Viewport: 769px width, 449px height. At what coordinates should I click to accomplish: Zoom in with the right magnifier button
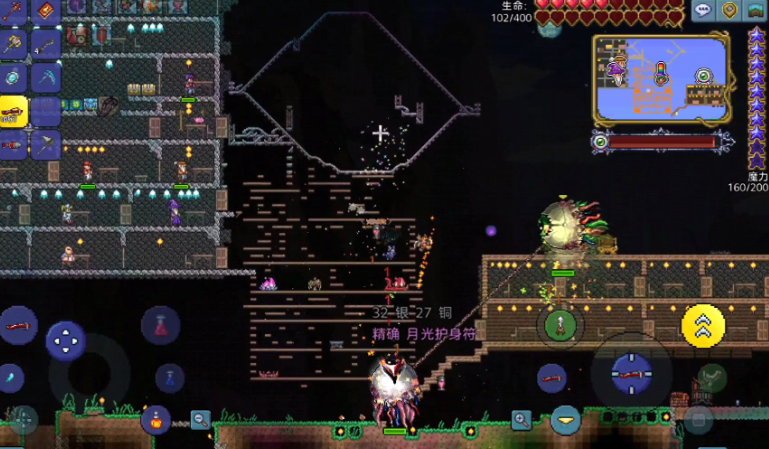coord(521,419)
